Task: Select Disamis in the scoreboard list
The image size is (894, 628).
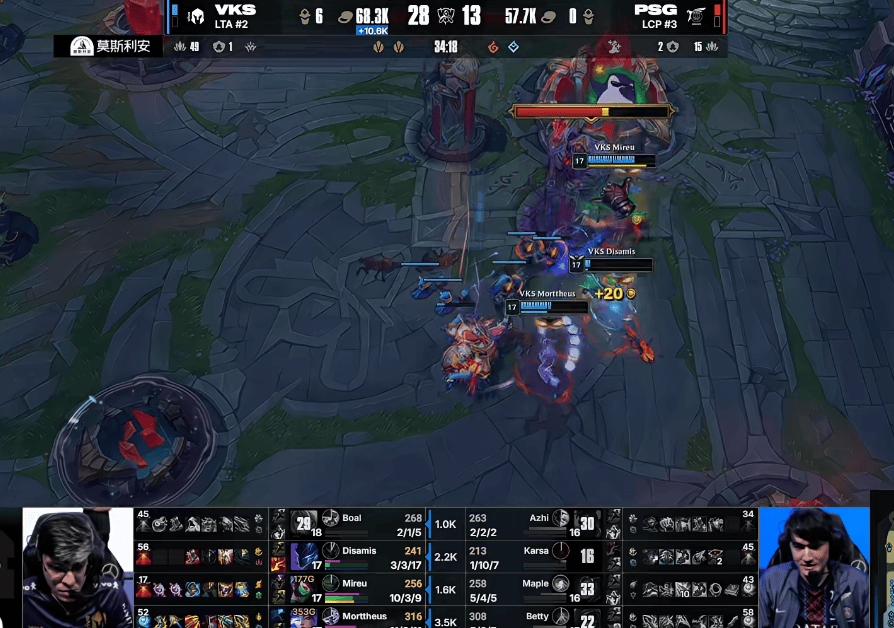Action: tap(359, 551)
